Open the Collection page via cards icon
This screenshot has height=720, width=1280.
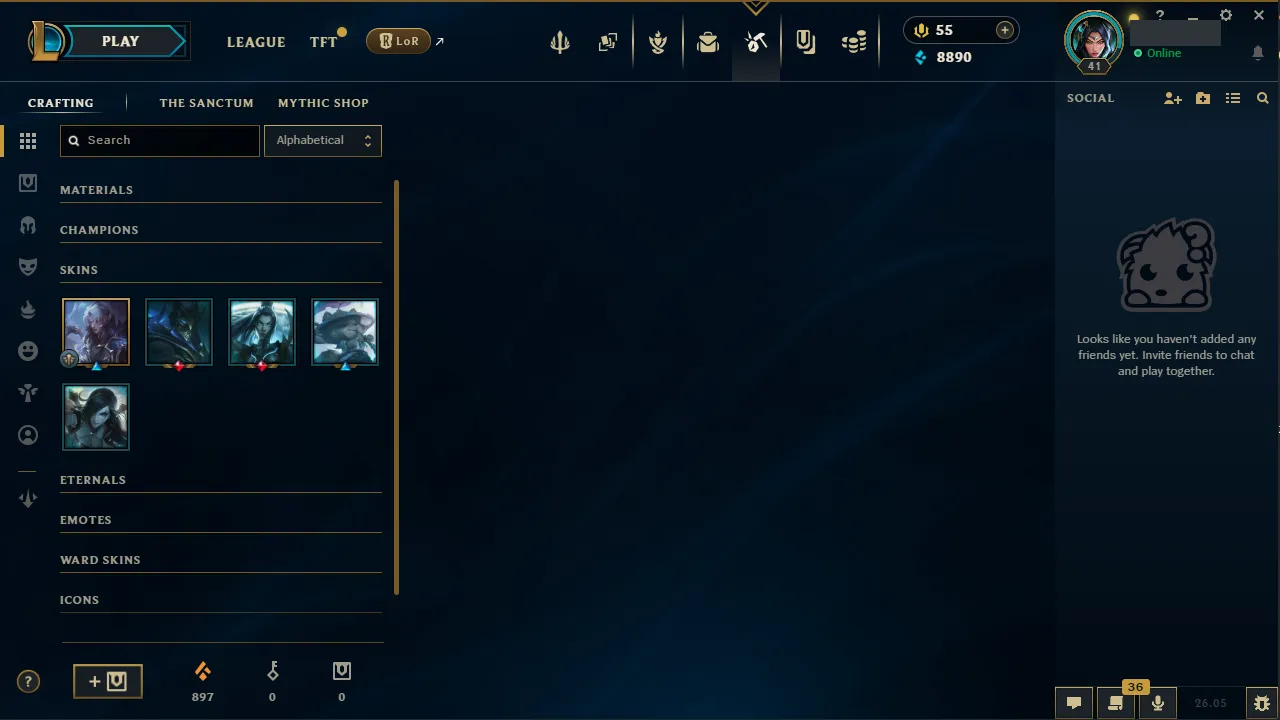(x=608, y=41)
